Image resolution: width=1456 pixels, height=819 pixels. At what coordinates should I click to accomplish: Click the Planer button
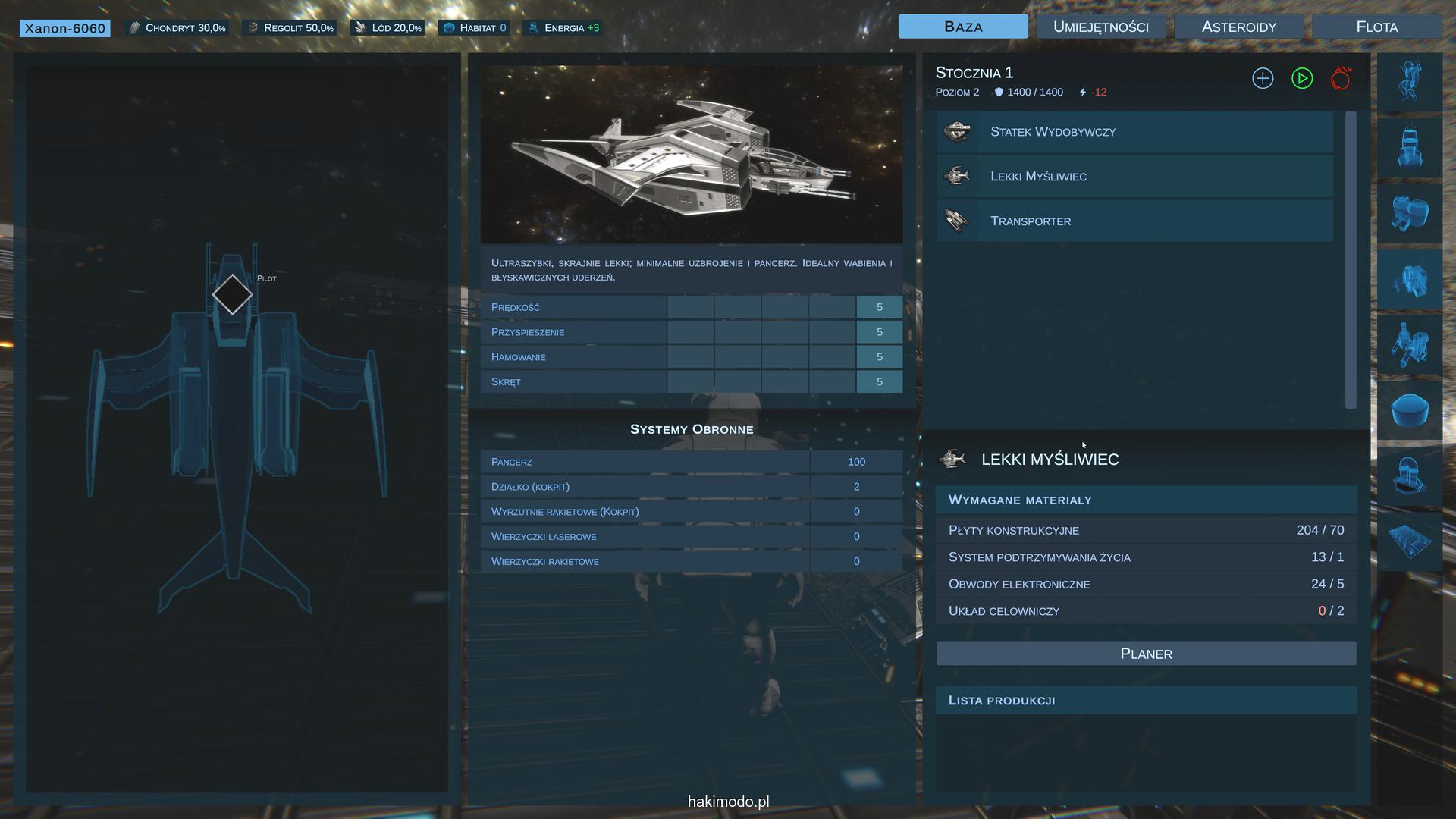pos(1146,654)
